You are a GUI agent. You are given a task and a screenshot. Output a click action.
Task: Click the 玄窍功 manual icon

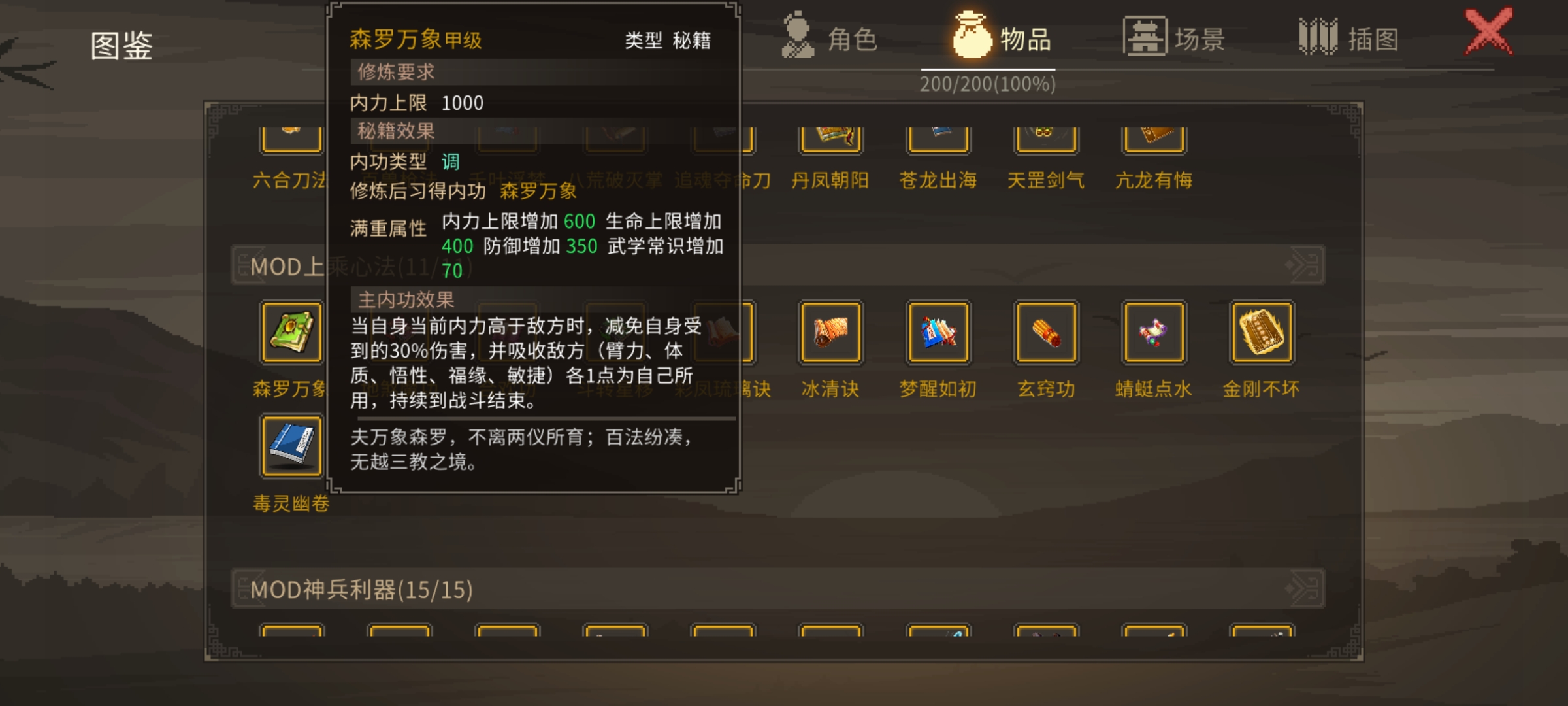click(x=1045, y=332)
